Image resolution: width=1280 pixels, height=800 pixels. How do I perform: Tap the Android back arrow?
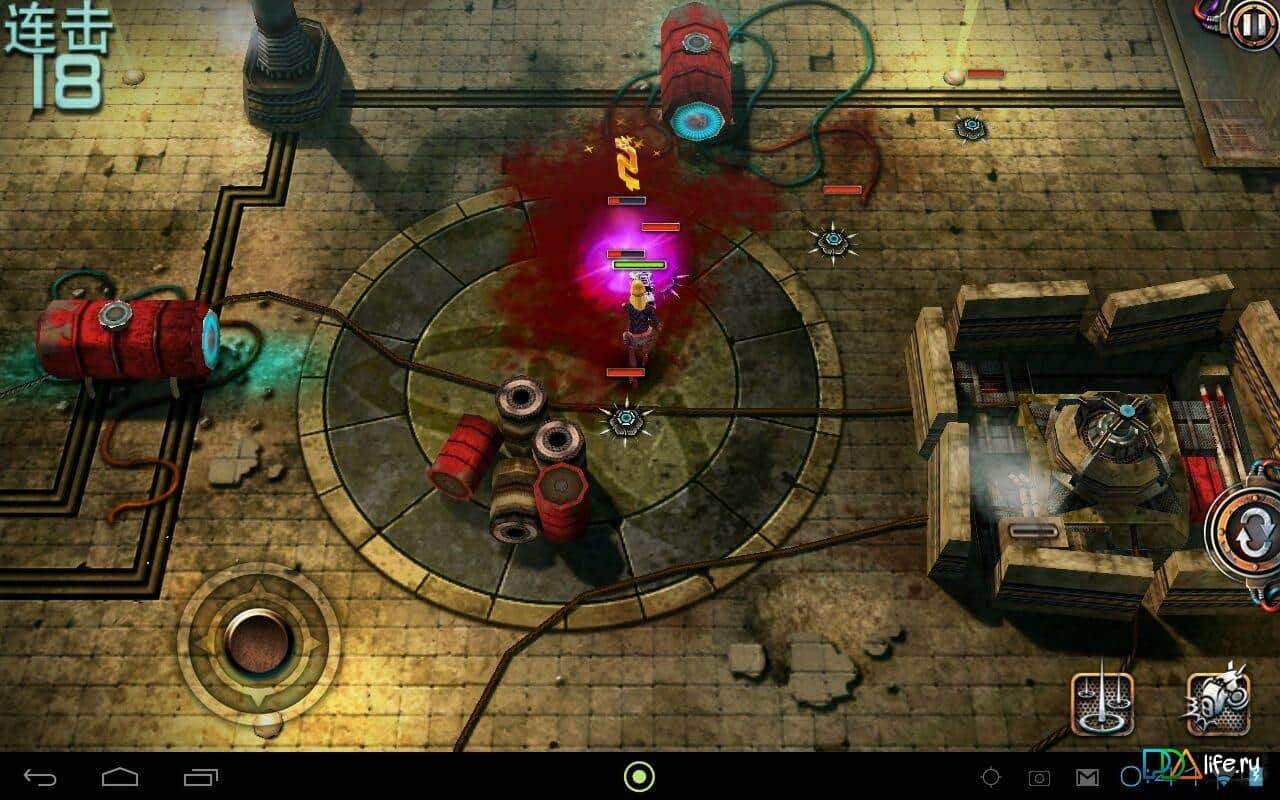point(41,776)
